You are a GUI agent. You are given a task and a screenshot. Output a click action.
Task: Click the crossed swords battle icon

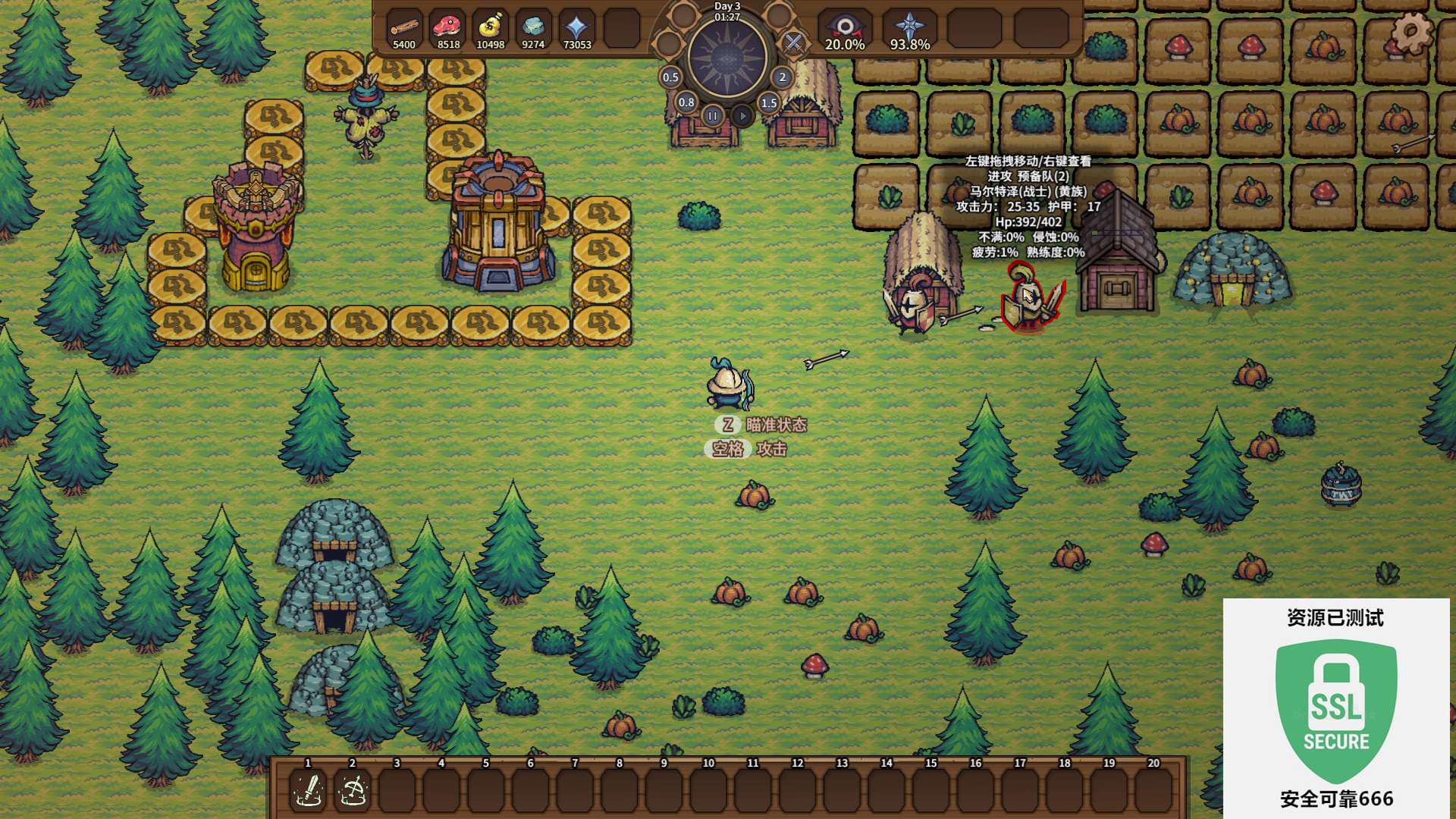tap(793, 42)
